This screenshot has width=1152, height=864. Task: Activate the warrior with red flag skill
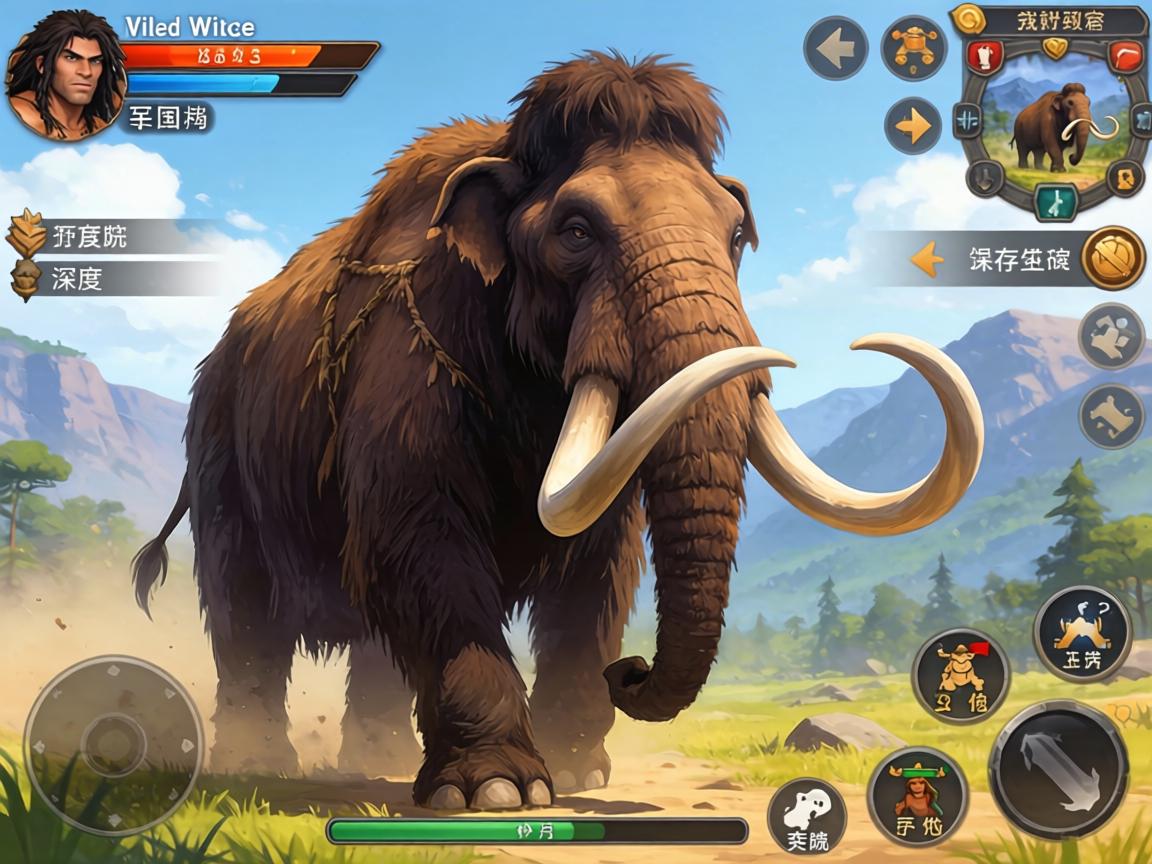point(961,675)
